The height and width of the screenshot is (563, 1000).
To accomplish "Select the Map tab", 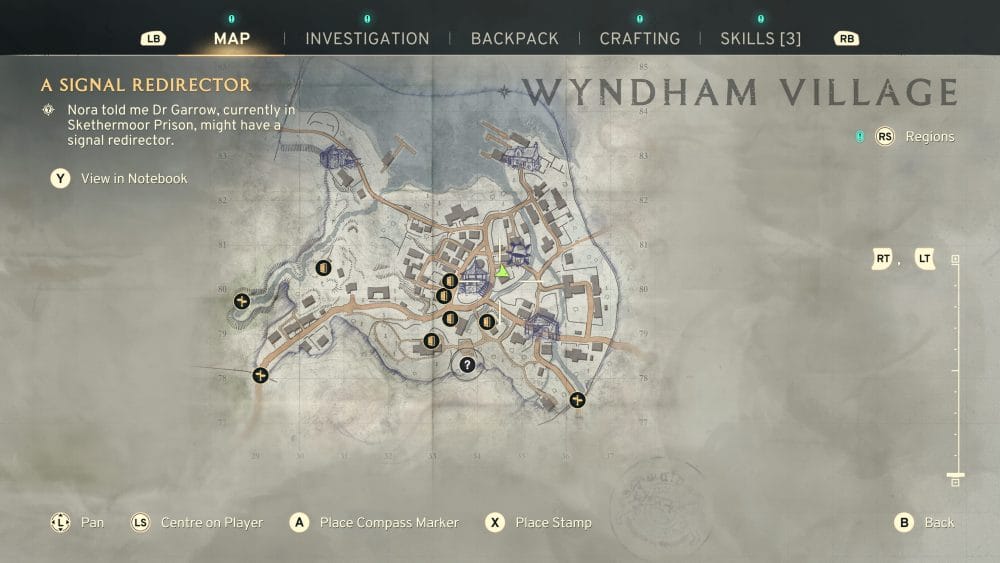I will click(232, 39).
